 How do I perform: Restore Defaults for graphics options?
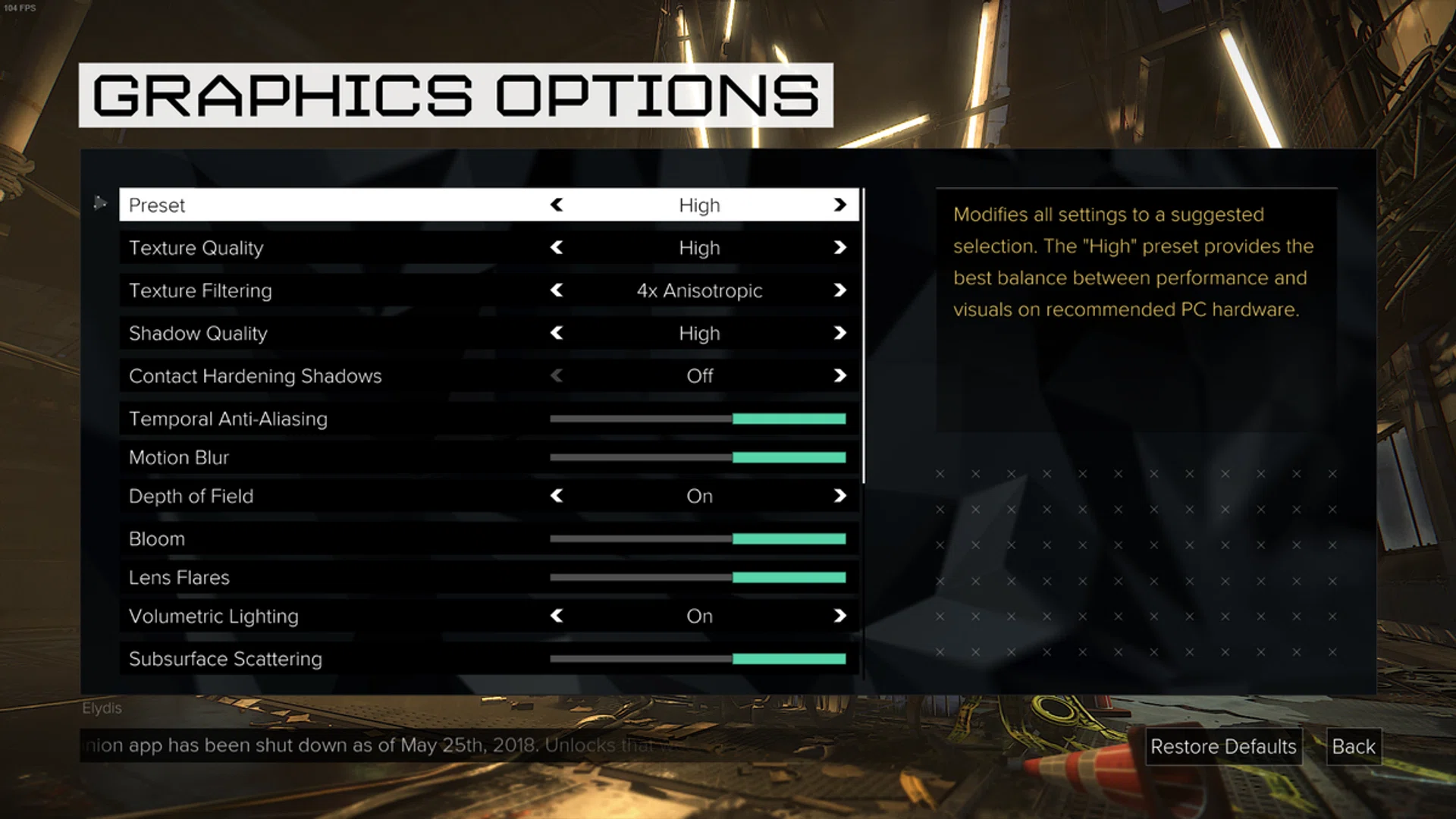pyautogui.click(x=1222, y=747)
